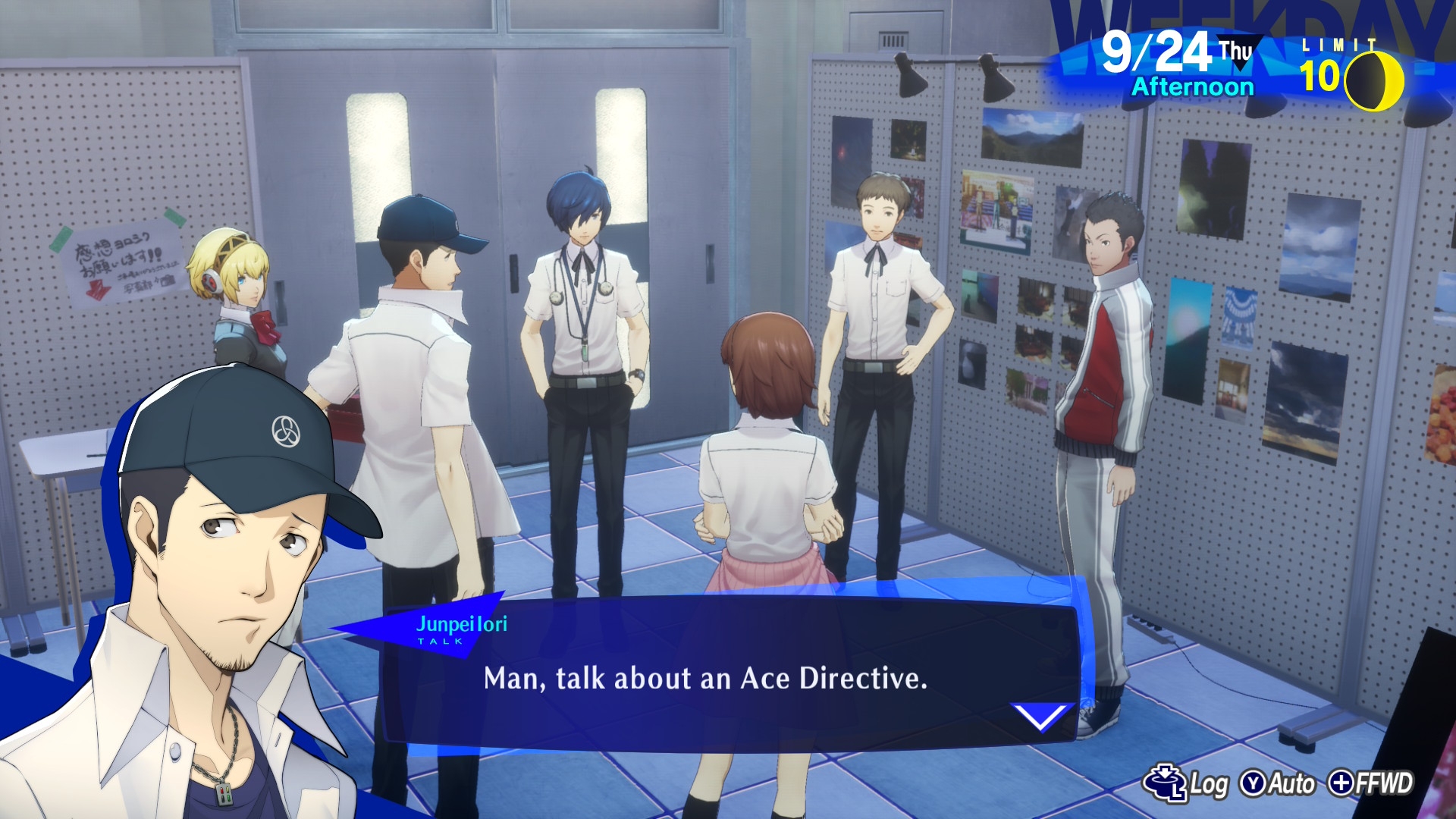Click the dialogue continue arrow
The height and width of the screenshot is (819, 1456).
[1042, 715]
